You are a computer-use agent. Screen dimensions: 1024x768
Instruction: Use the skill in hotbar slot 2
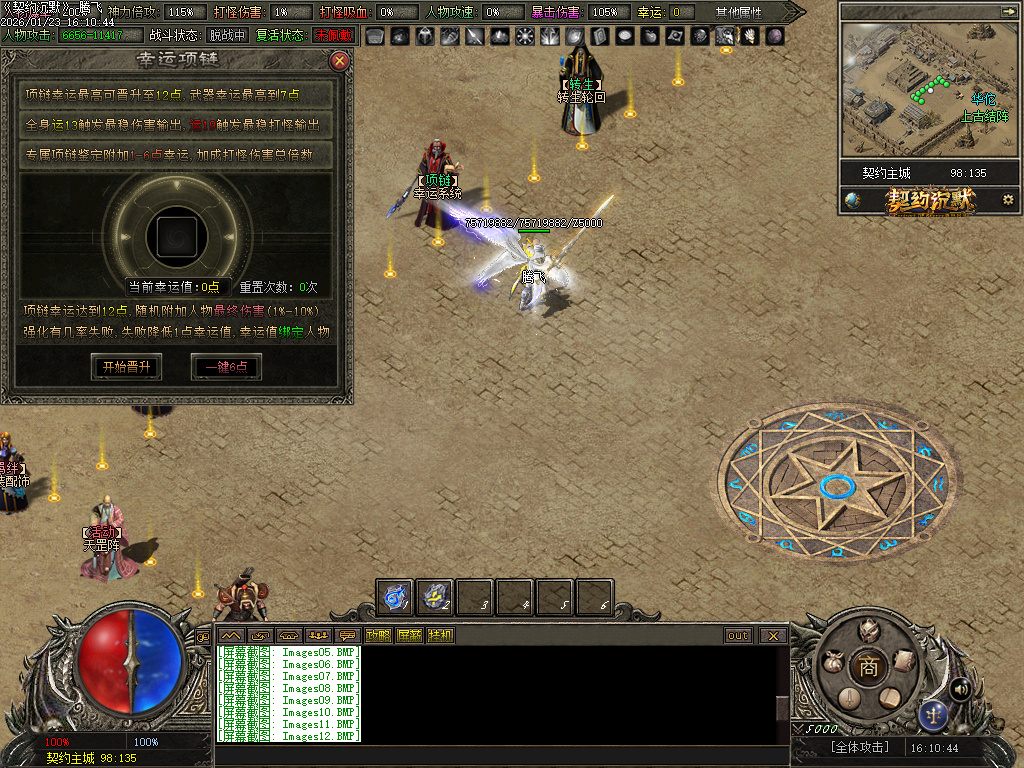click(x=435, y=597)
